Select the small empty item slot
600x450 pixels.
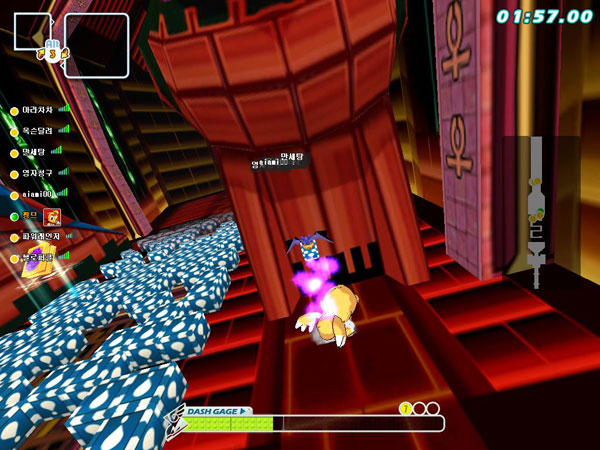coord(31,31)
